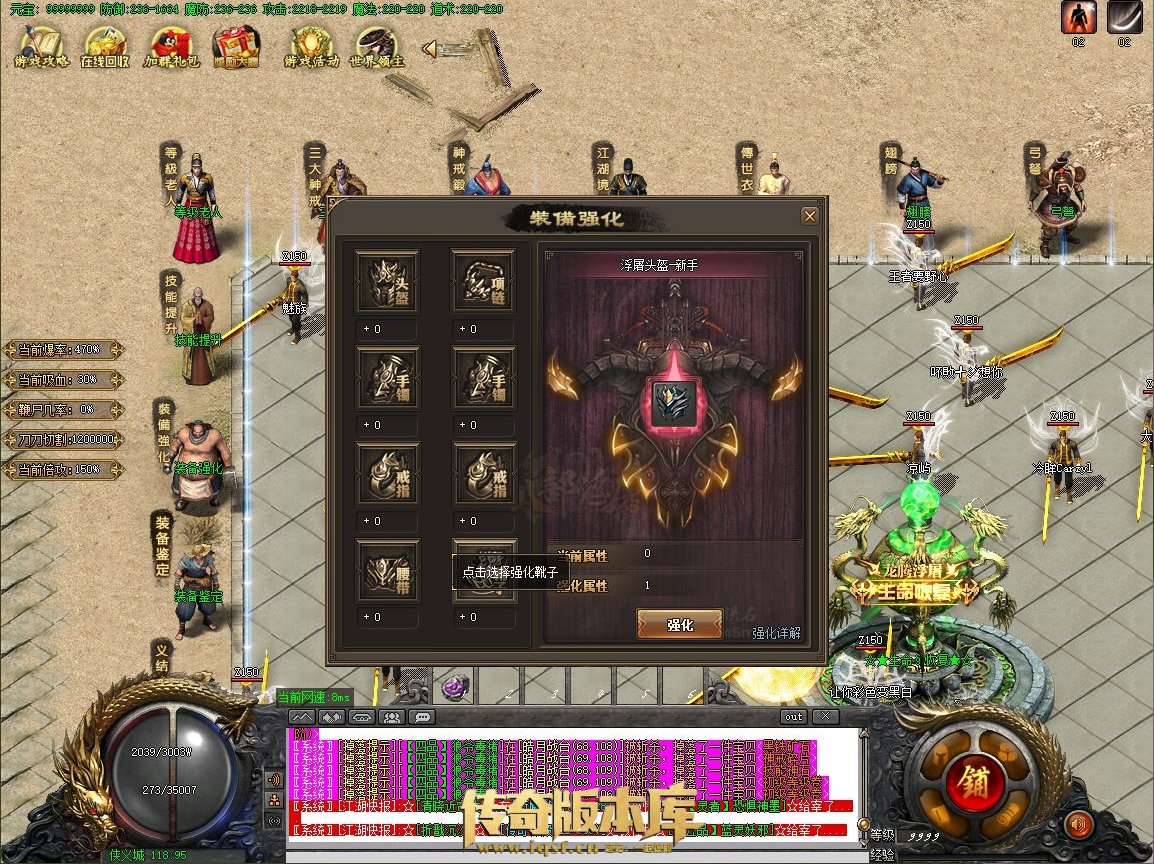
Task: Close the equipment enhancement window
Action: point(810,216)
